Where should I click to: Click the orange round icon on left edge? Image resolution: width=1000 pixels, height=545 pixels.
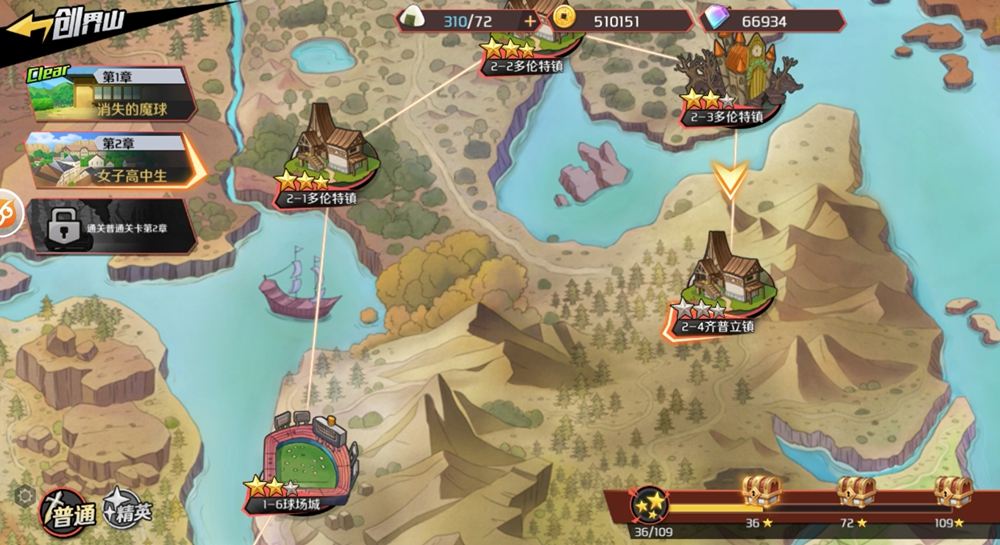(6, 213)
